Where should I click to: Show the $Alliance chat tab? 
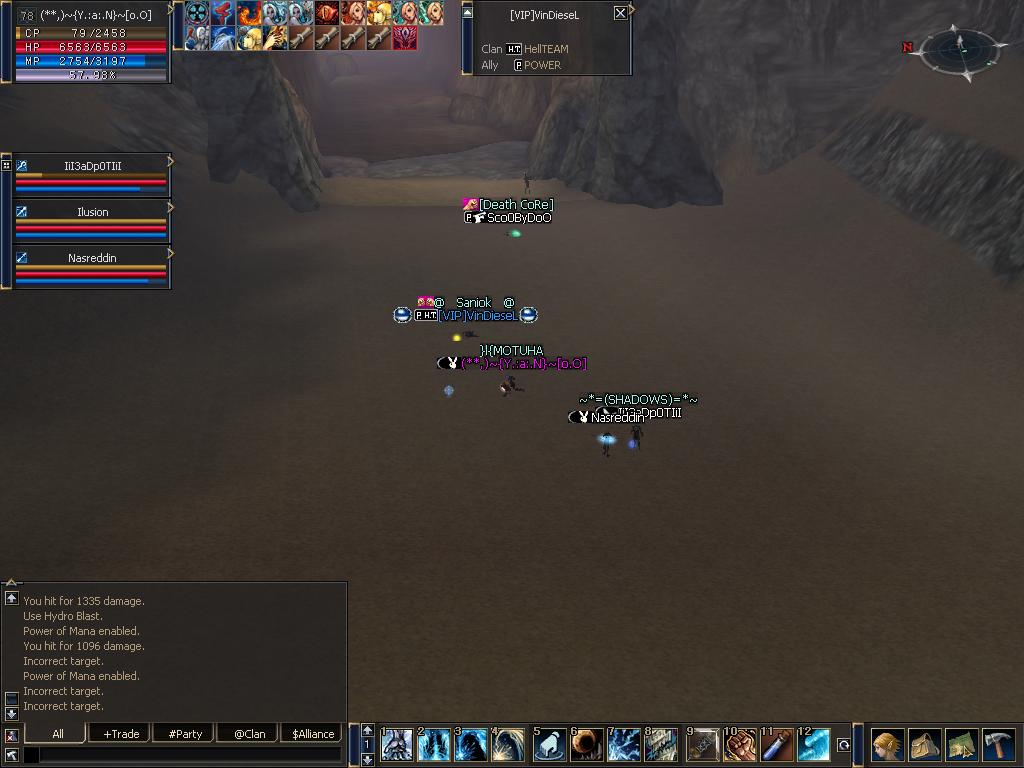[313, 734]
